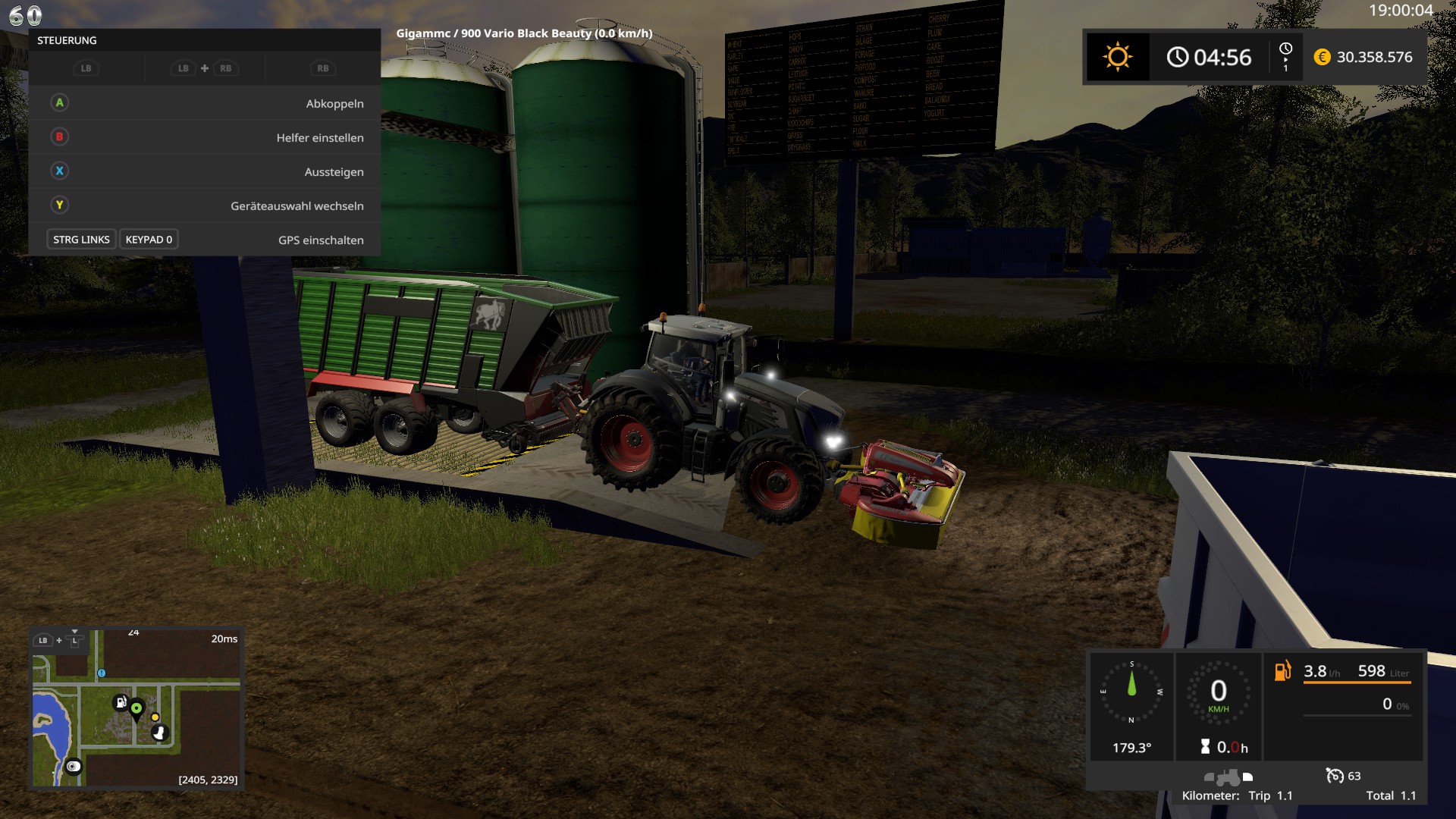The width and height of the screenshot is (1456, 819).
Task: Select the blue exclamation marker on minimap
Action: coord(102,673)
